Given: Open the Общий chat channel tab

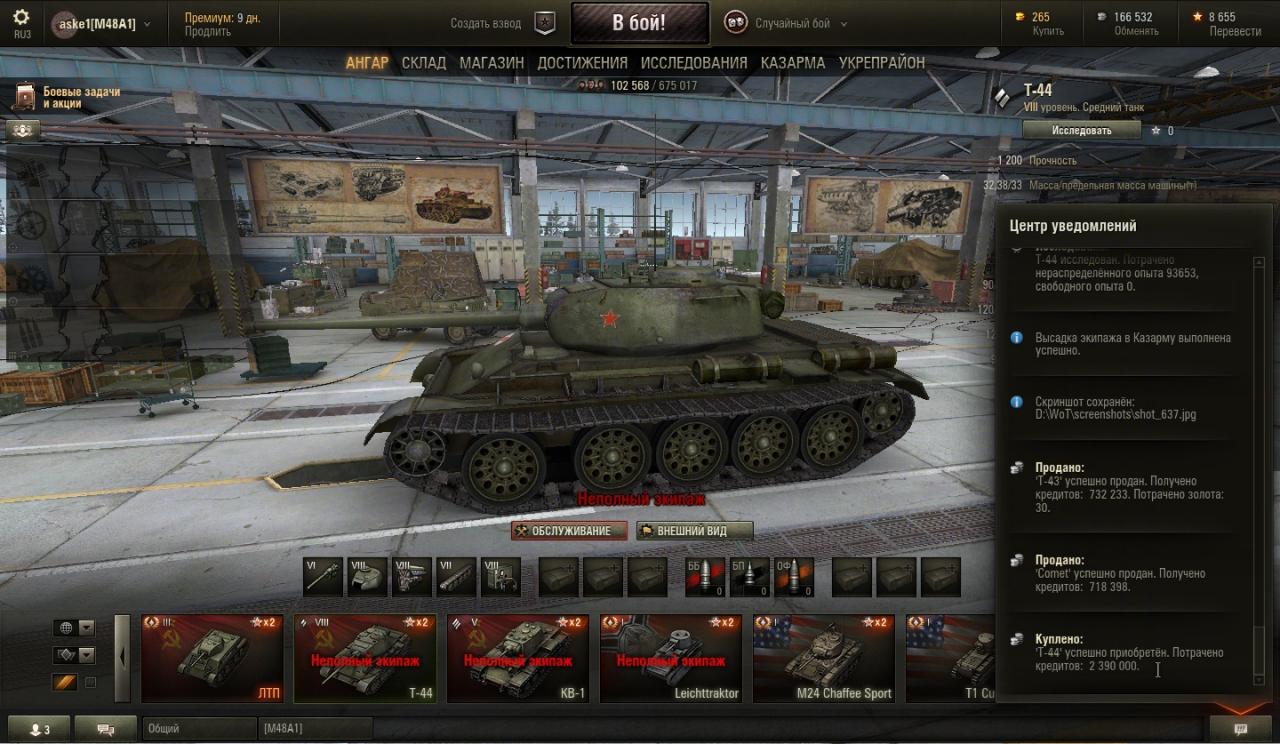Looking at the screenshot, I should 198,729.
